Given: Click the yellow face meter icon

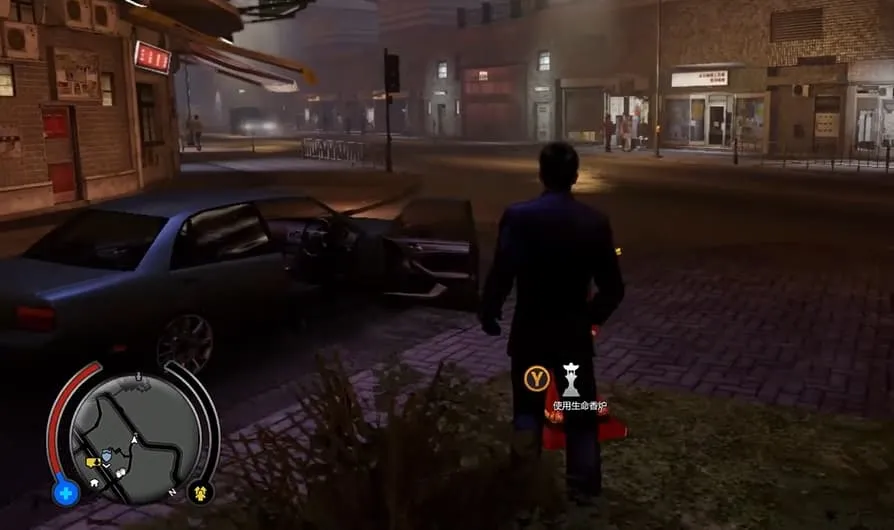Looking at the screenshot, I should click(200, 491).
